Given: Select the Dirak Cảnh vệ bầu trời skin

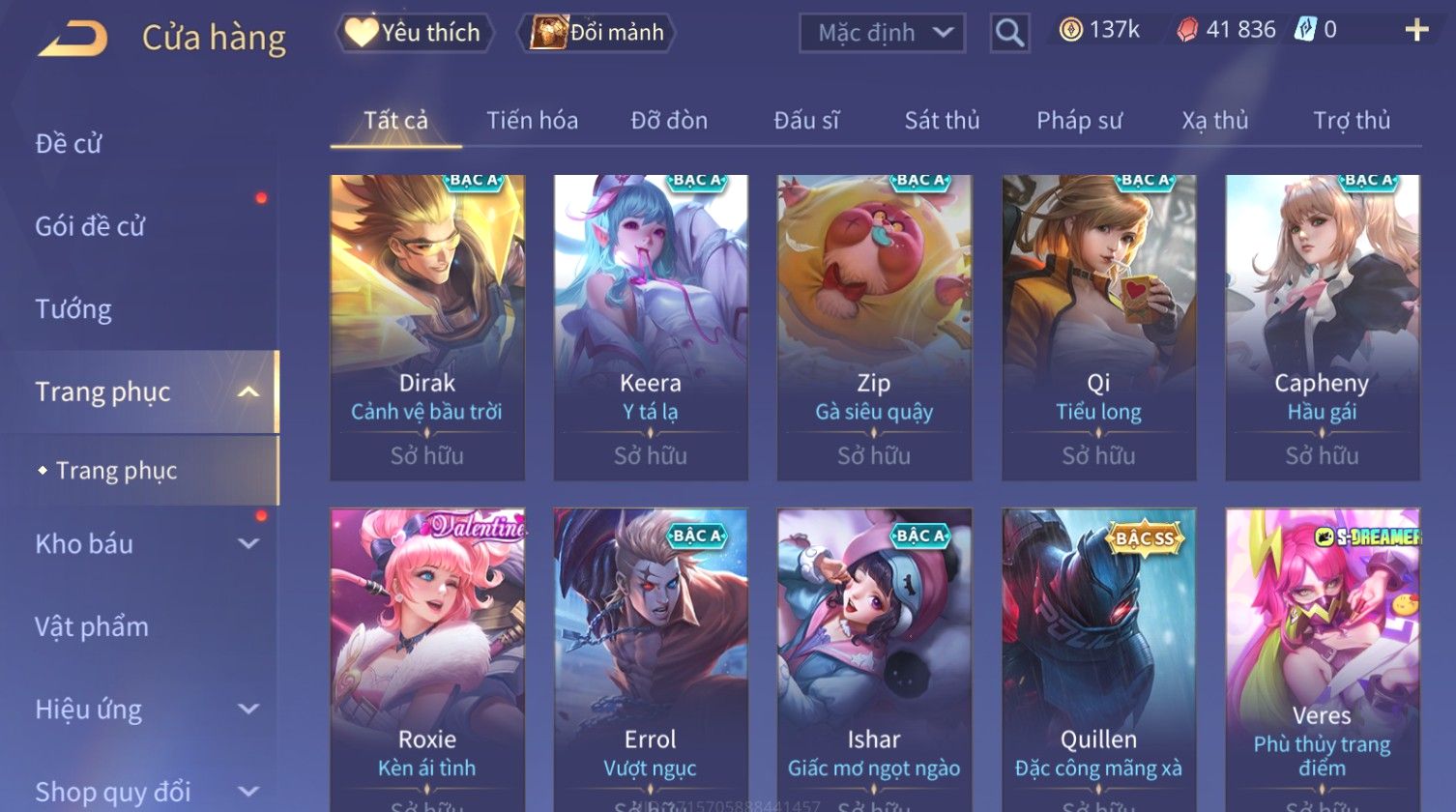Looking at the screenshot, I should [427, 327].
